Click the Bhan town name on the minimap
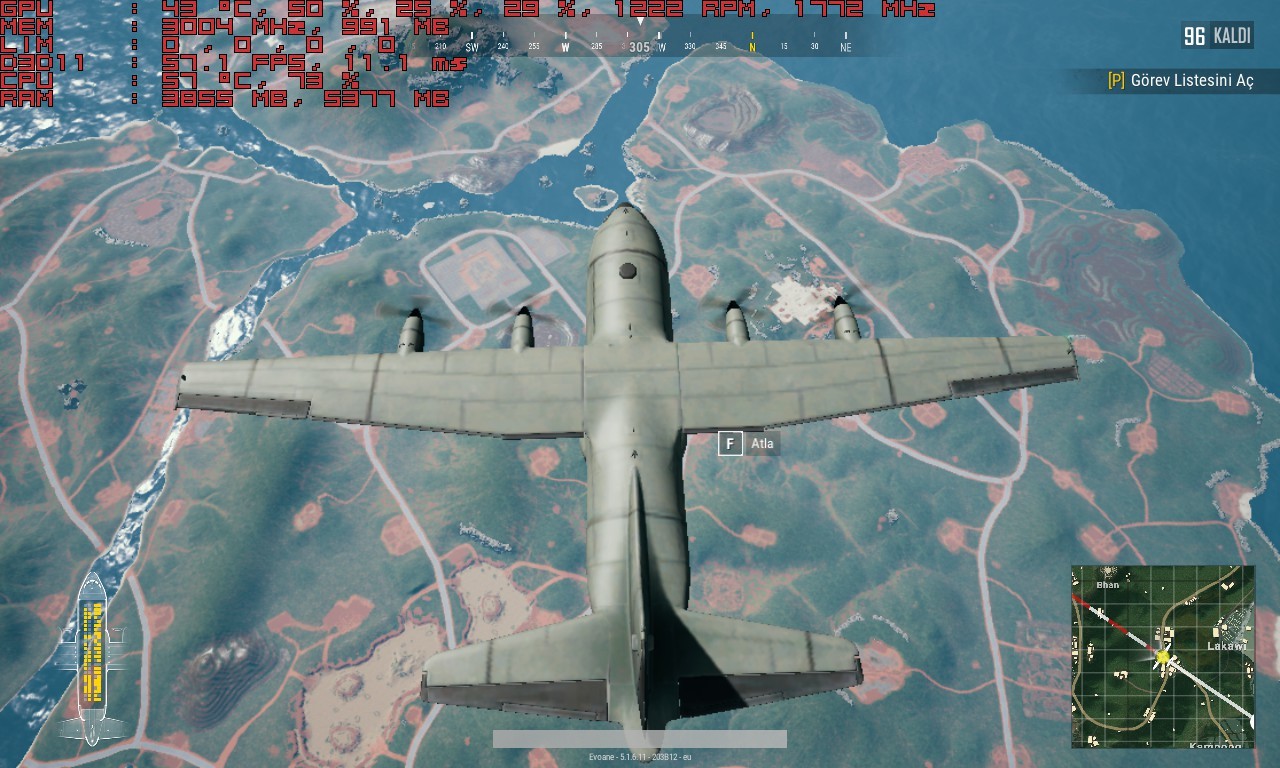 click(1106, 586)
